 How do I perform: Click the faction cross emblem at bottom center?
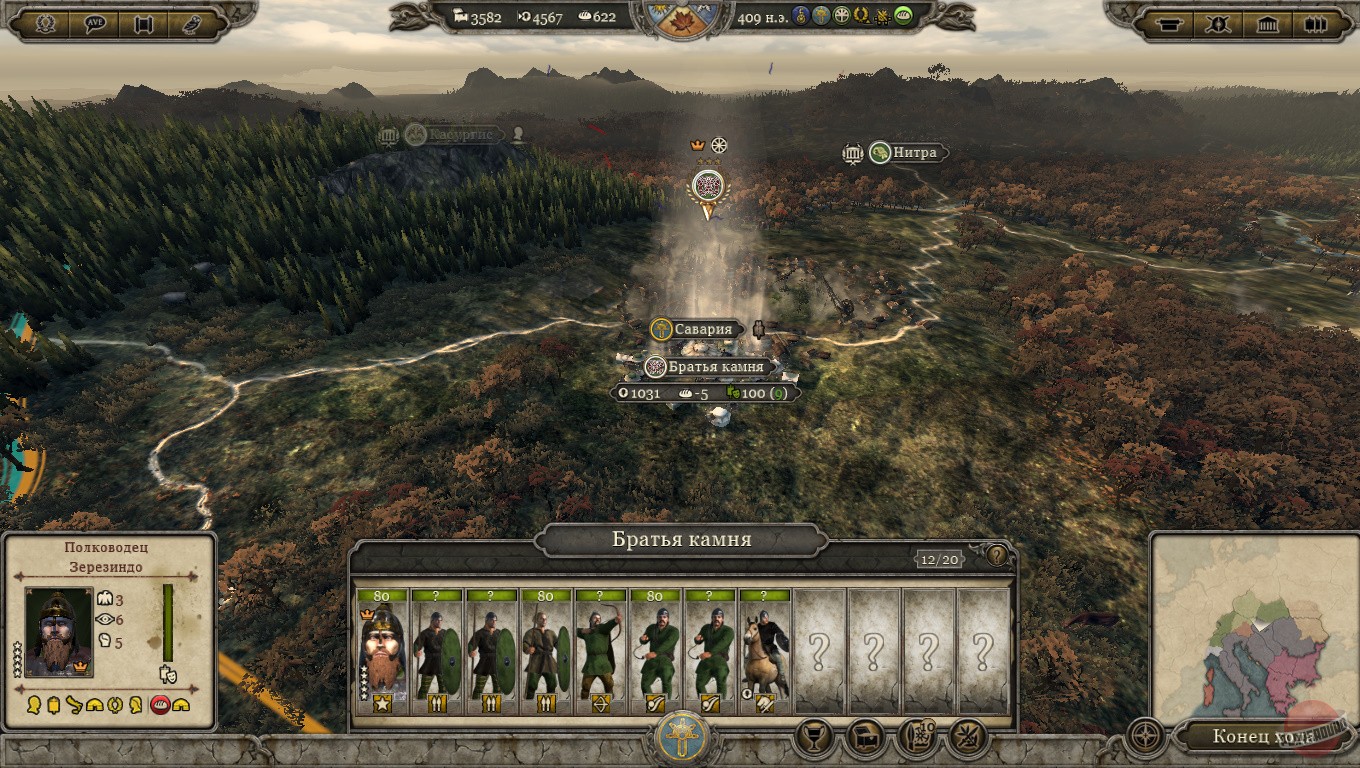coord(682,739)
